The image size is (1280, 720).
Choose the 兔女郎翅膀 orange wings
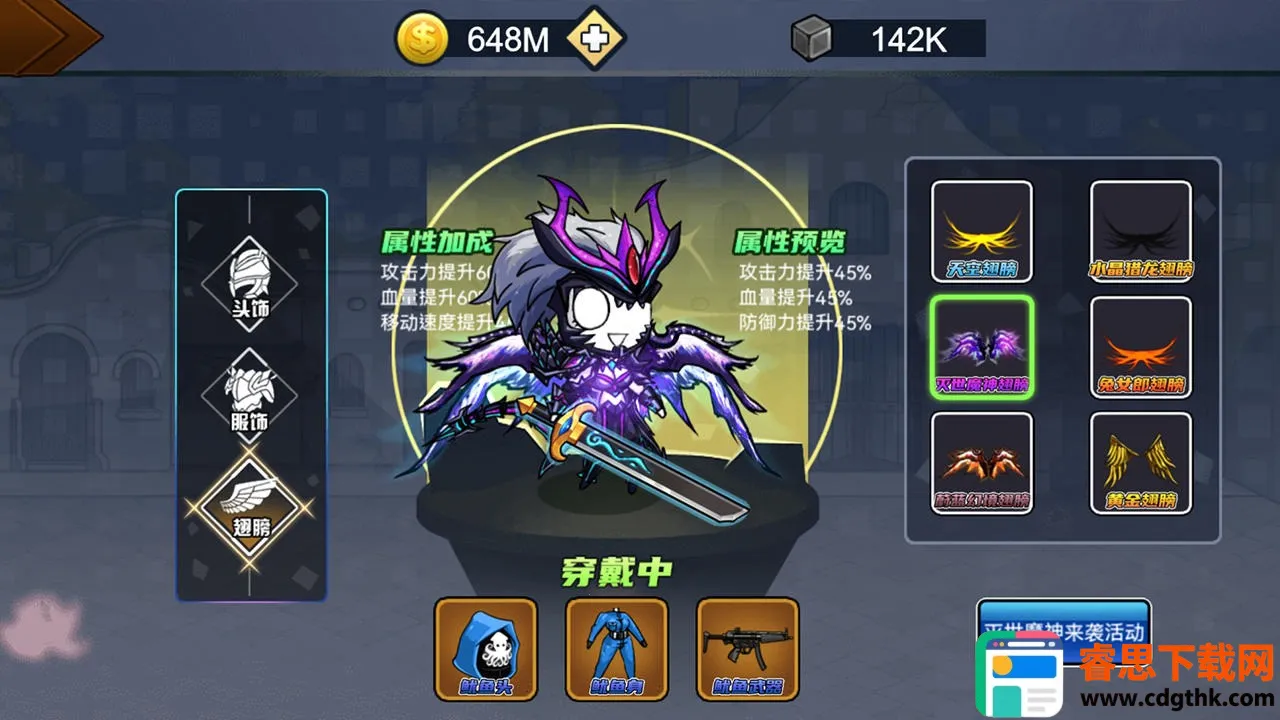coord(1140,347)
